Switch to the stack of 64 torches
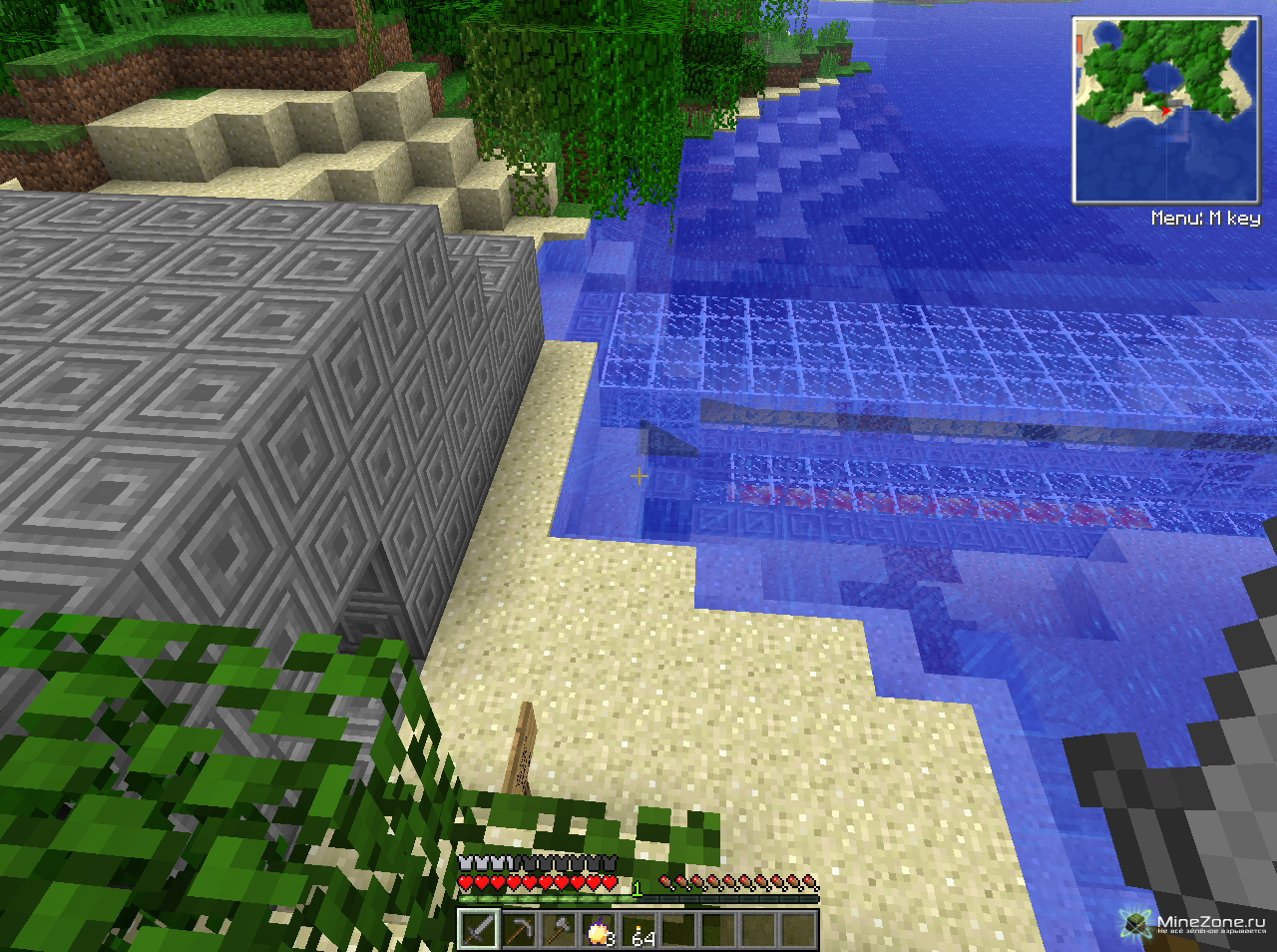Viewport: 1277px width, 952px height. click(638, 930)
